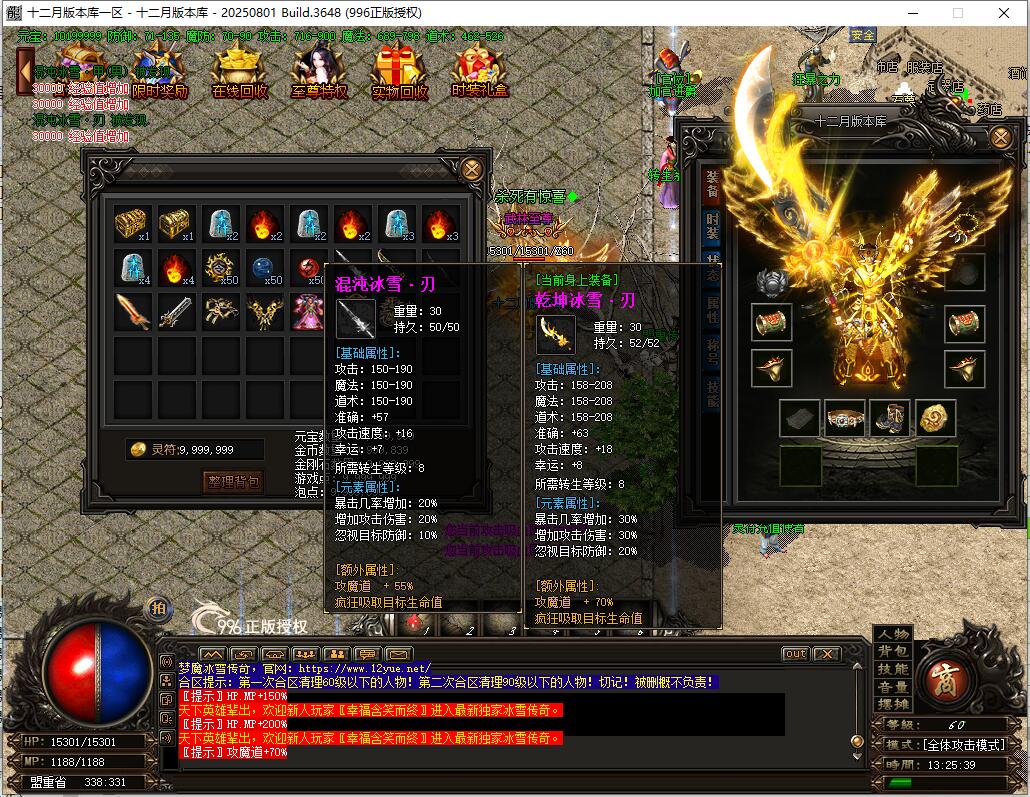Open the 背包 bag menu button
Image resolution: width=1030 pixels, height=797 pixels.
[x=893, y=652]
